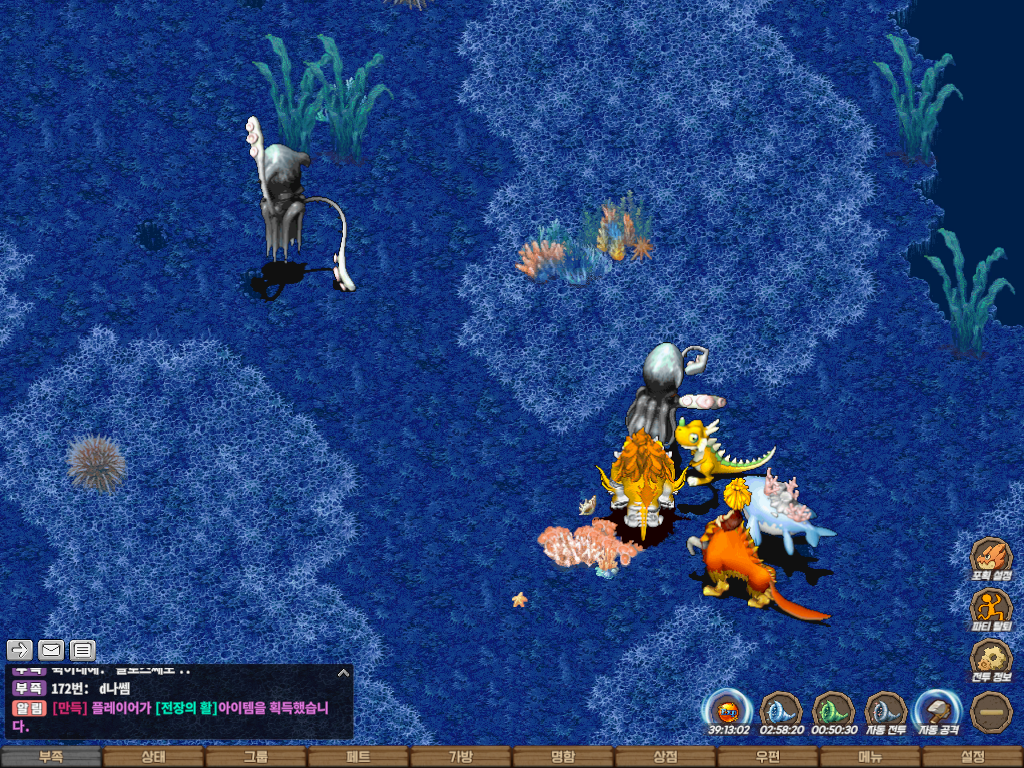Open the 설정 (settings) menu
The image size is (1024, 768).
click(972, 757)
